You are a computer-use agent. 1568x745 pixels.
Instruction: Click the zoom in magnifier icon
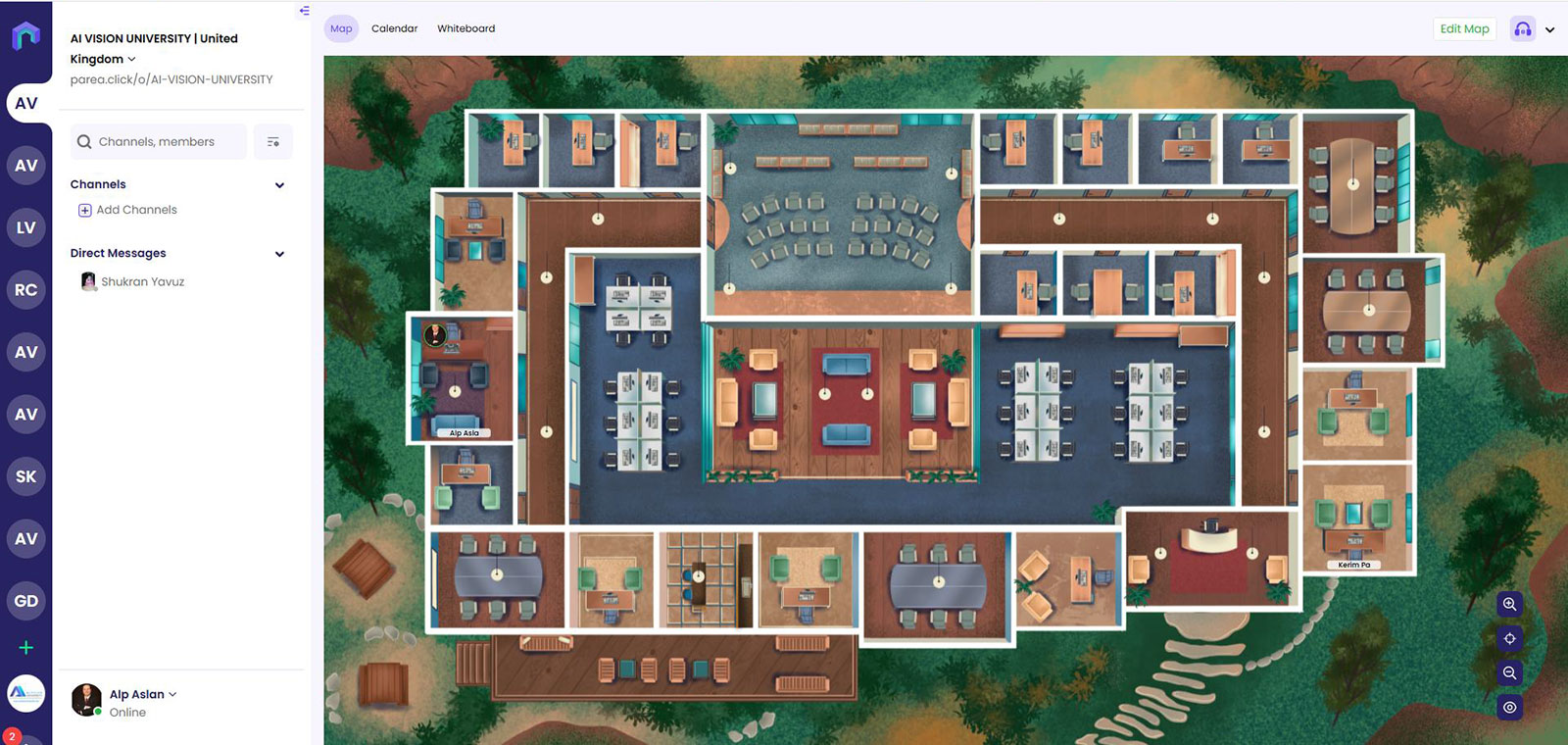click(x=1509, y=605)
